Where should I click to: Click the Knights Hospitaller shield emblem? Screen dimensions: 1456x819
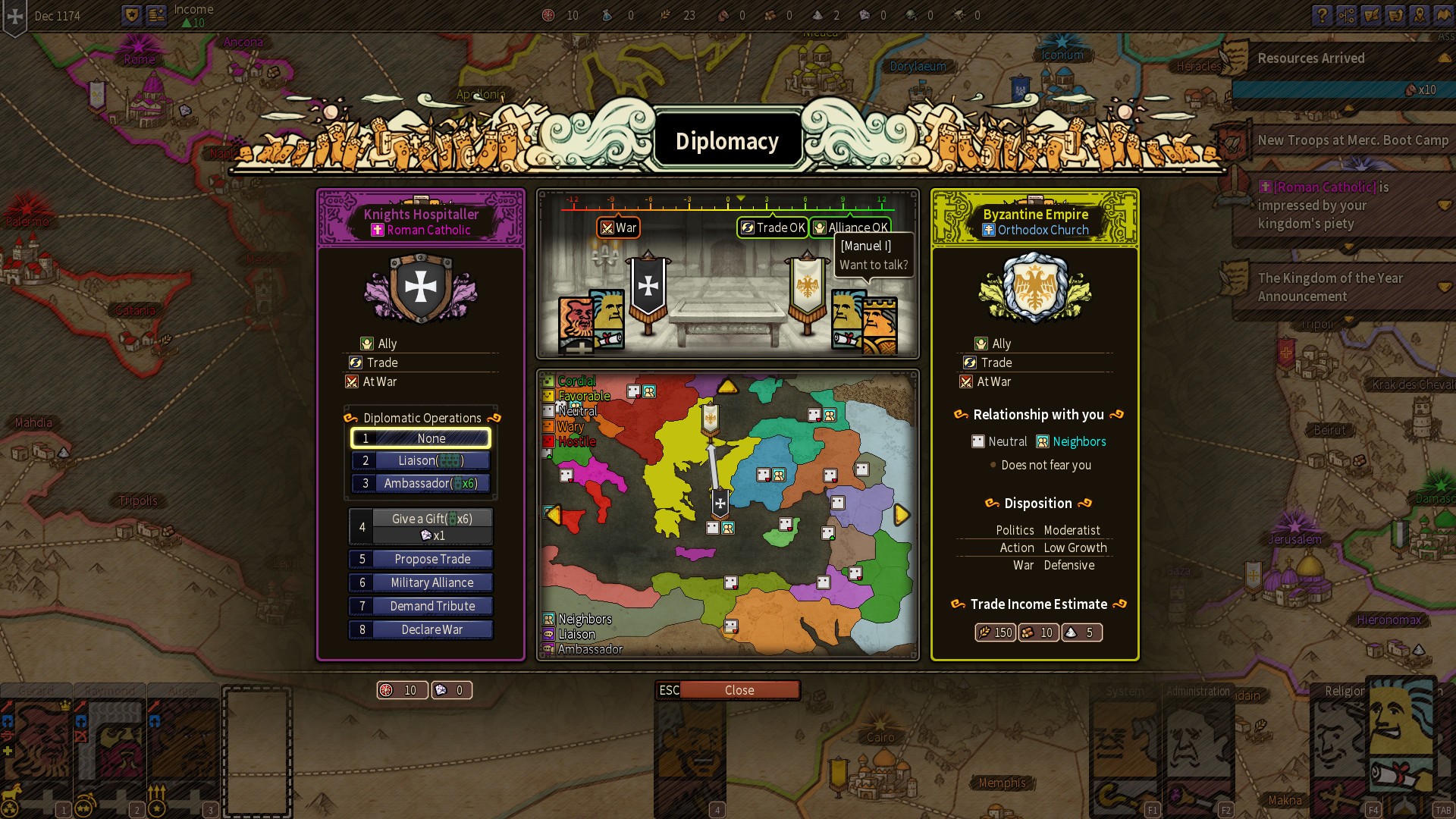[422, 287]
